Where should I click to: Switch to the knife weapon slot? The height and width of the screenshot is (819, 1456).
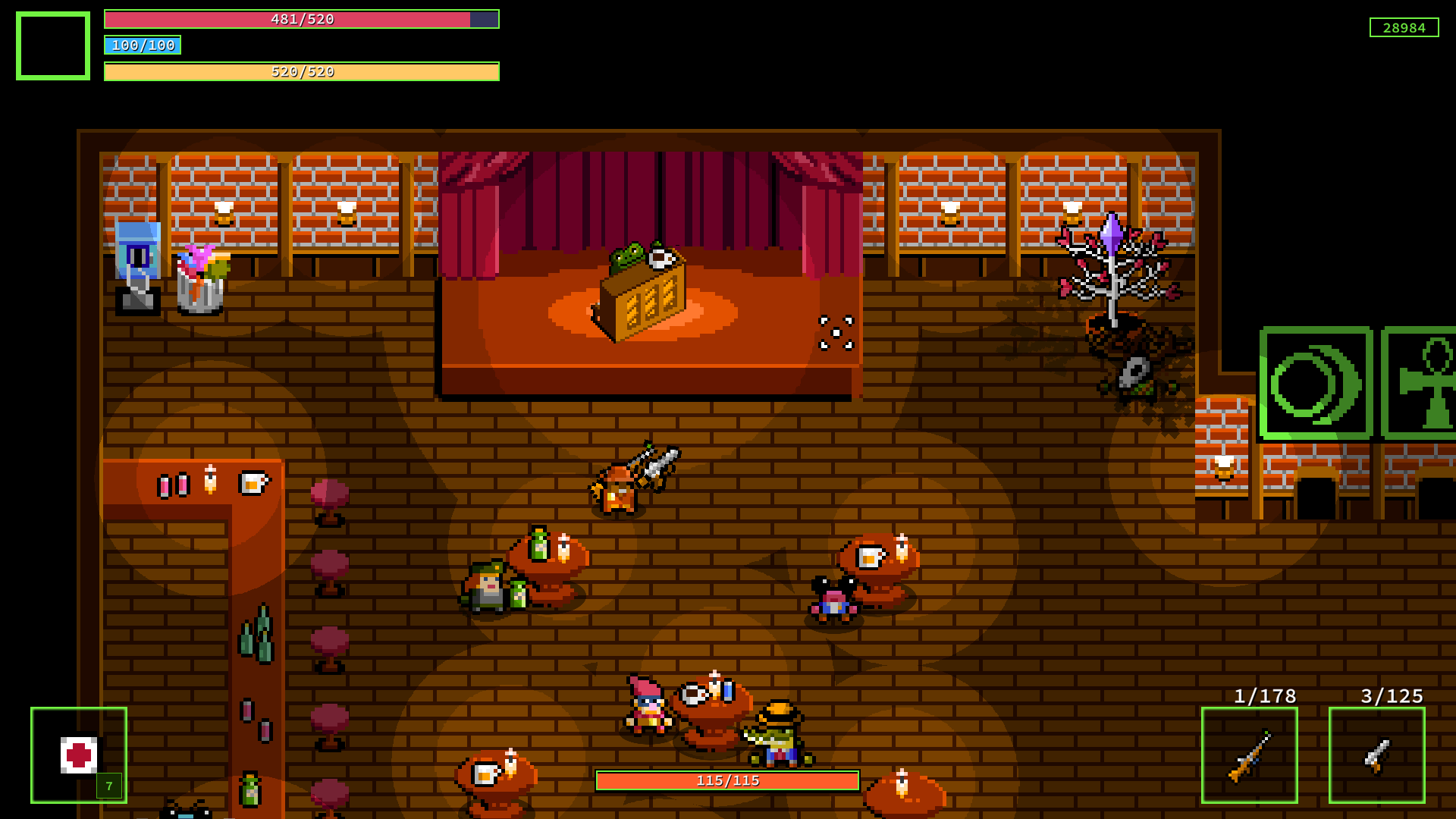tap(1376, 755)
